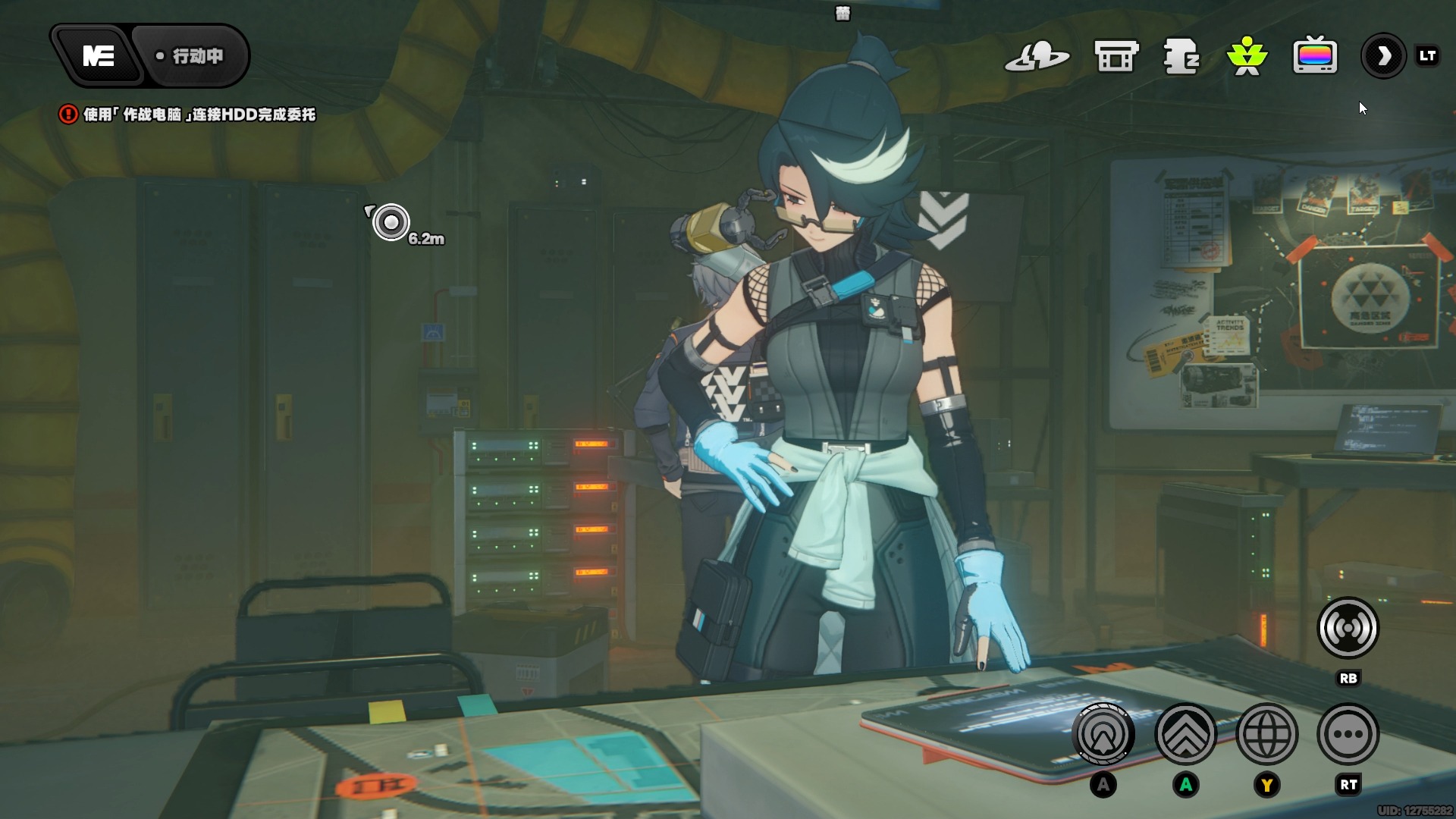The image size is (1456, 819).
Task: Open the shop stall icon
Action: pyautogui.click(x=1116, y=56)
